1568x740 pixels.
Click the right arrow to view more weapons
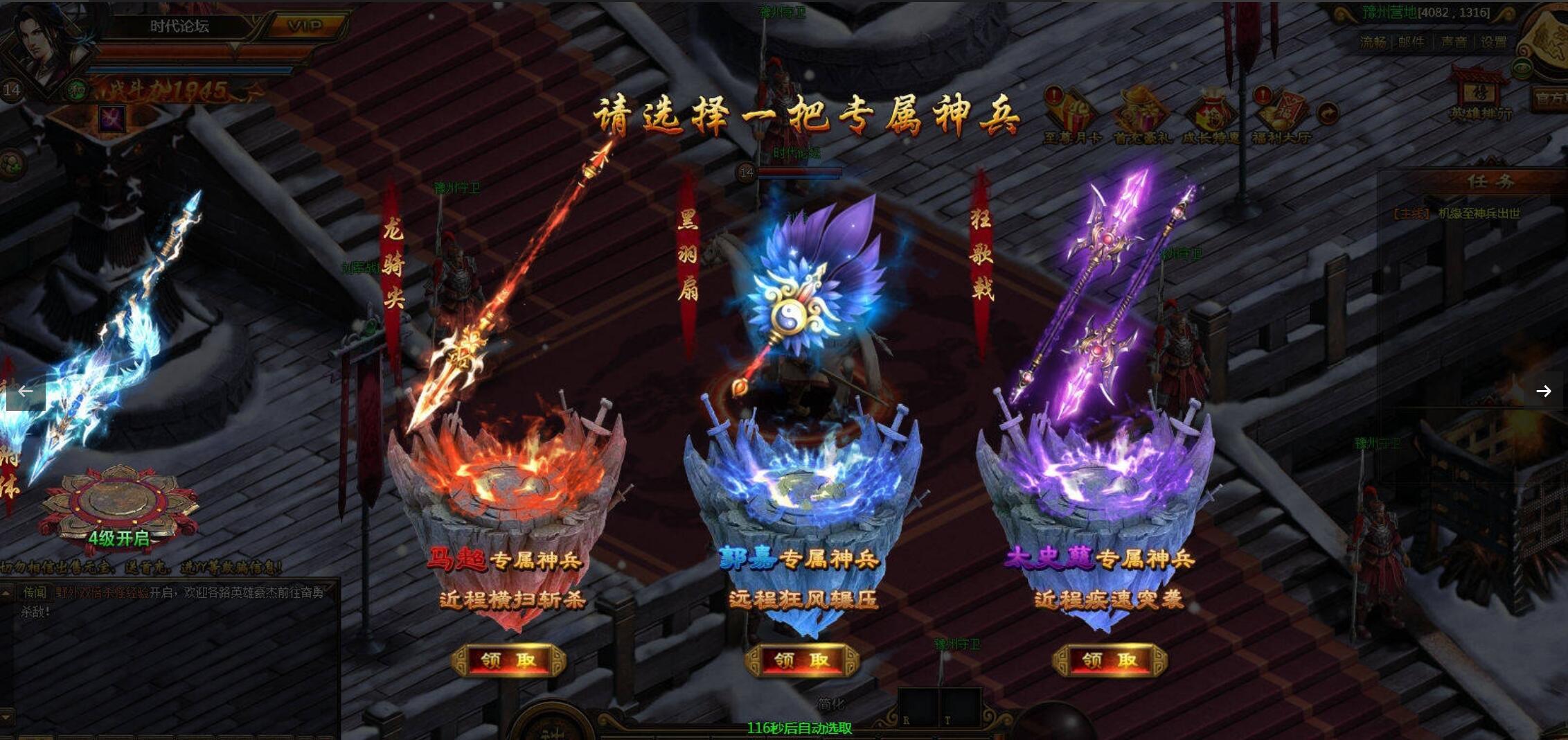point(1543,390)
